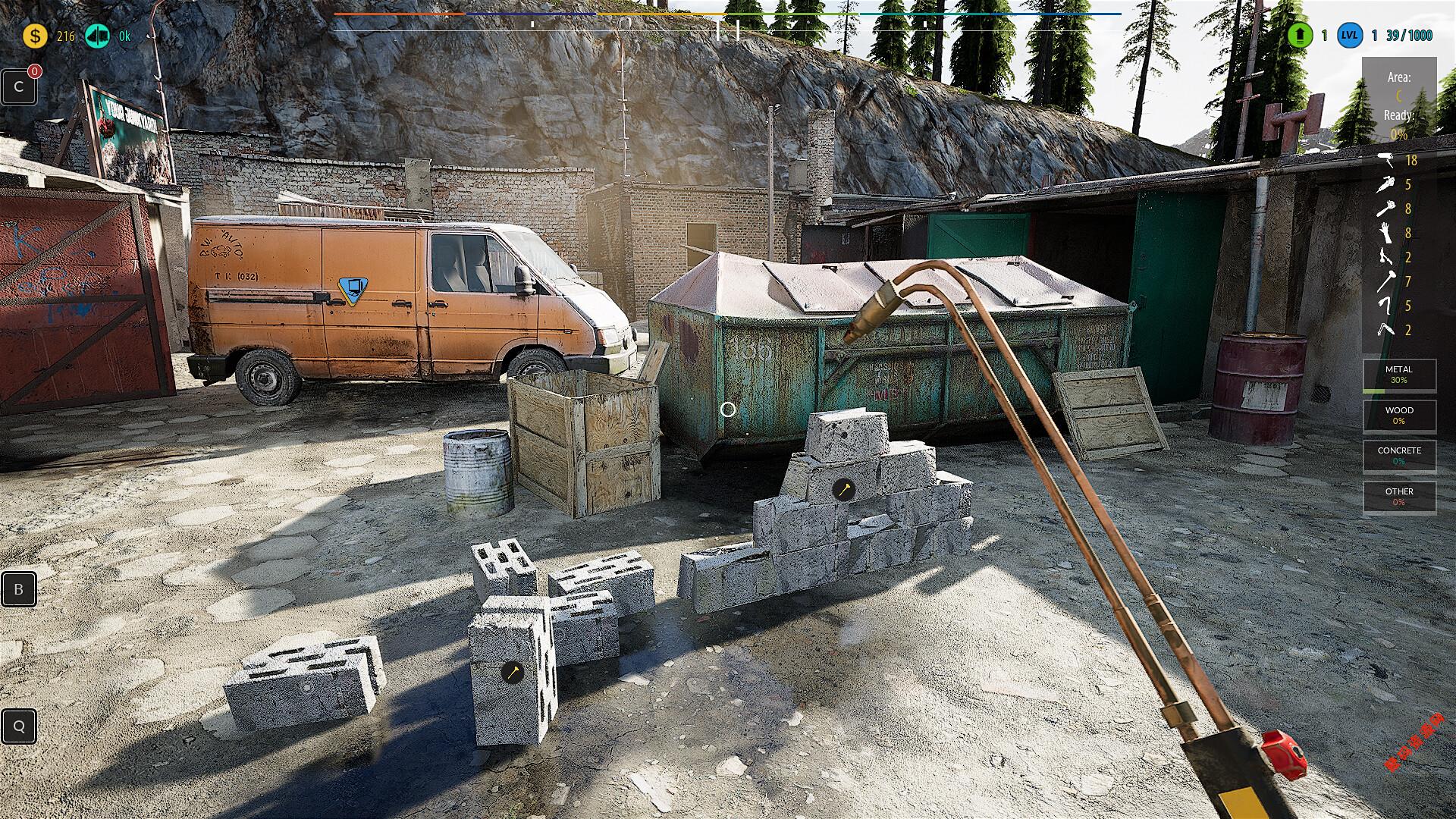The height and width of the screenshot is (819, 1456).
Task: Select the OTHER material panel
Action: tap(1399, 497)
